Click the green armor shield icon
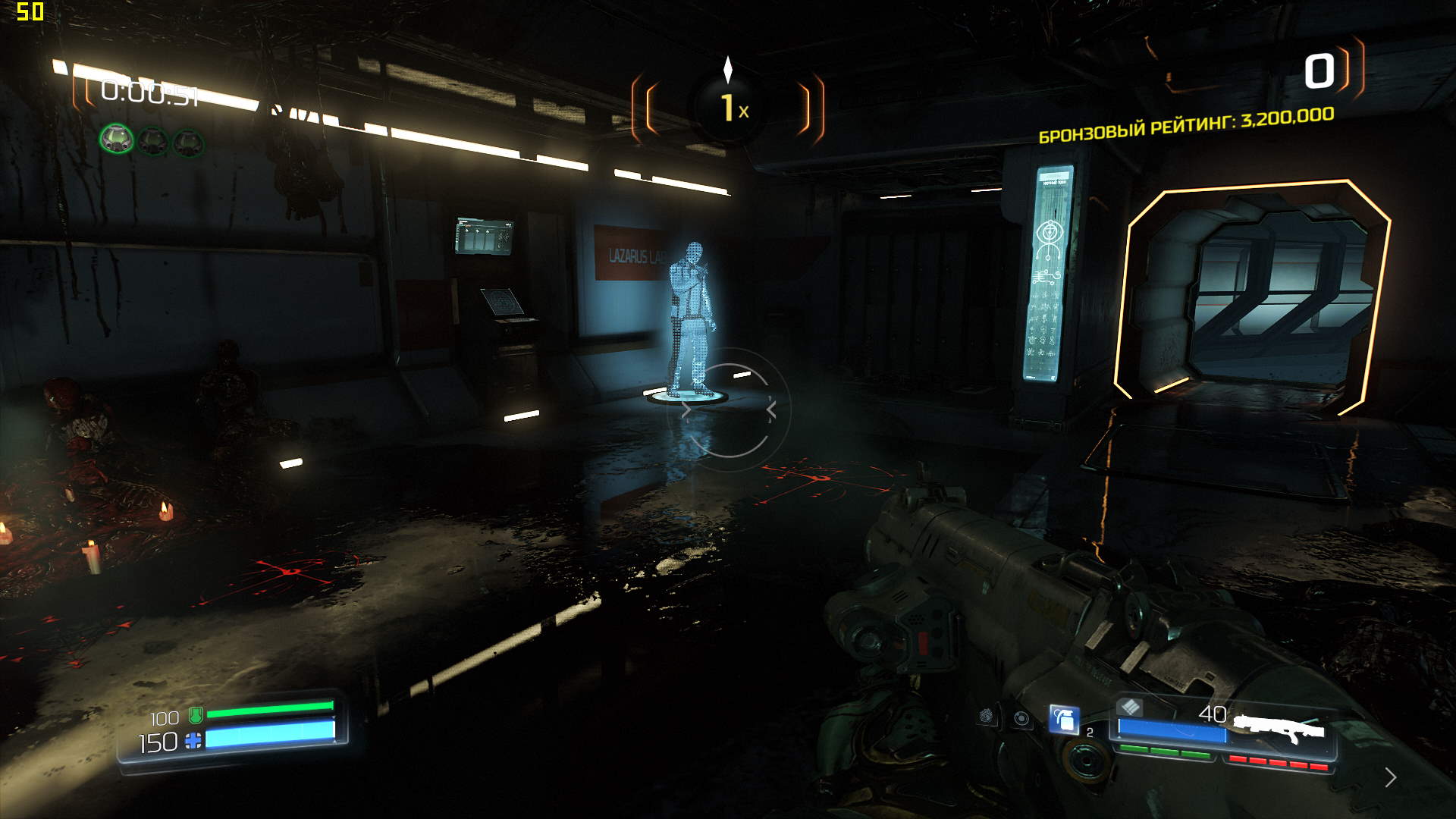The width and height of the screenshot is (1456, 819). [196, 714]
